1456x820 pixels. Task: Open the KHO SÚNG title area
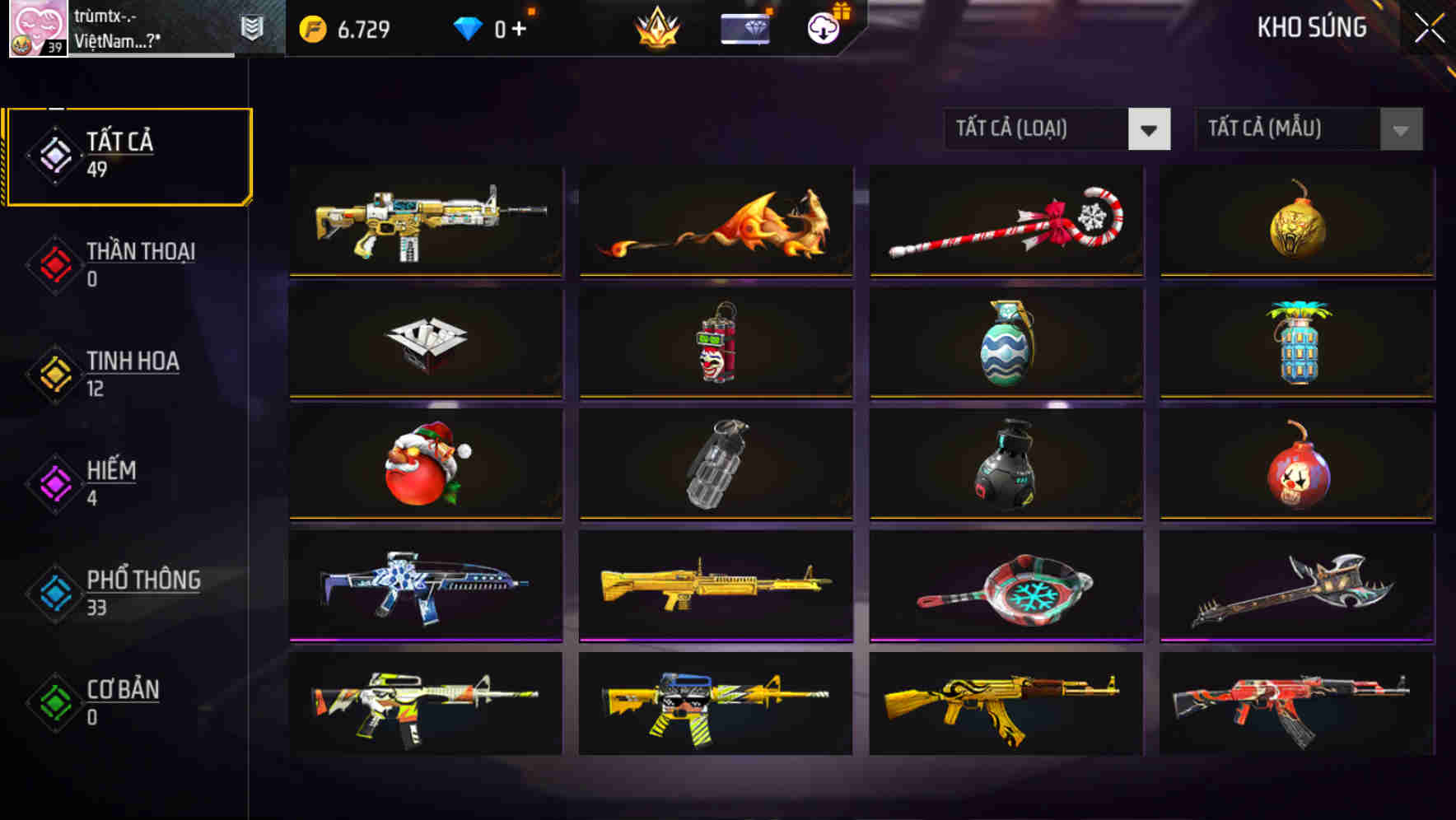[1310, 27]
